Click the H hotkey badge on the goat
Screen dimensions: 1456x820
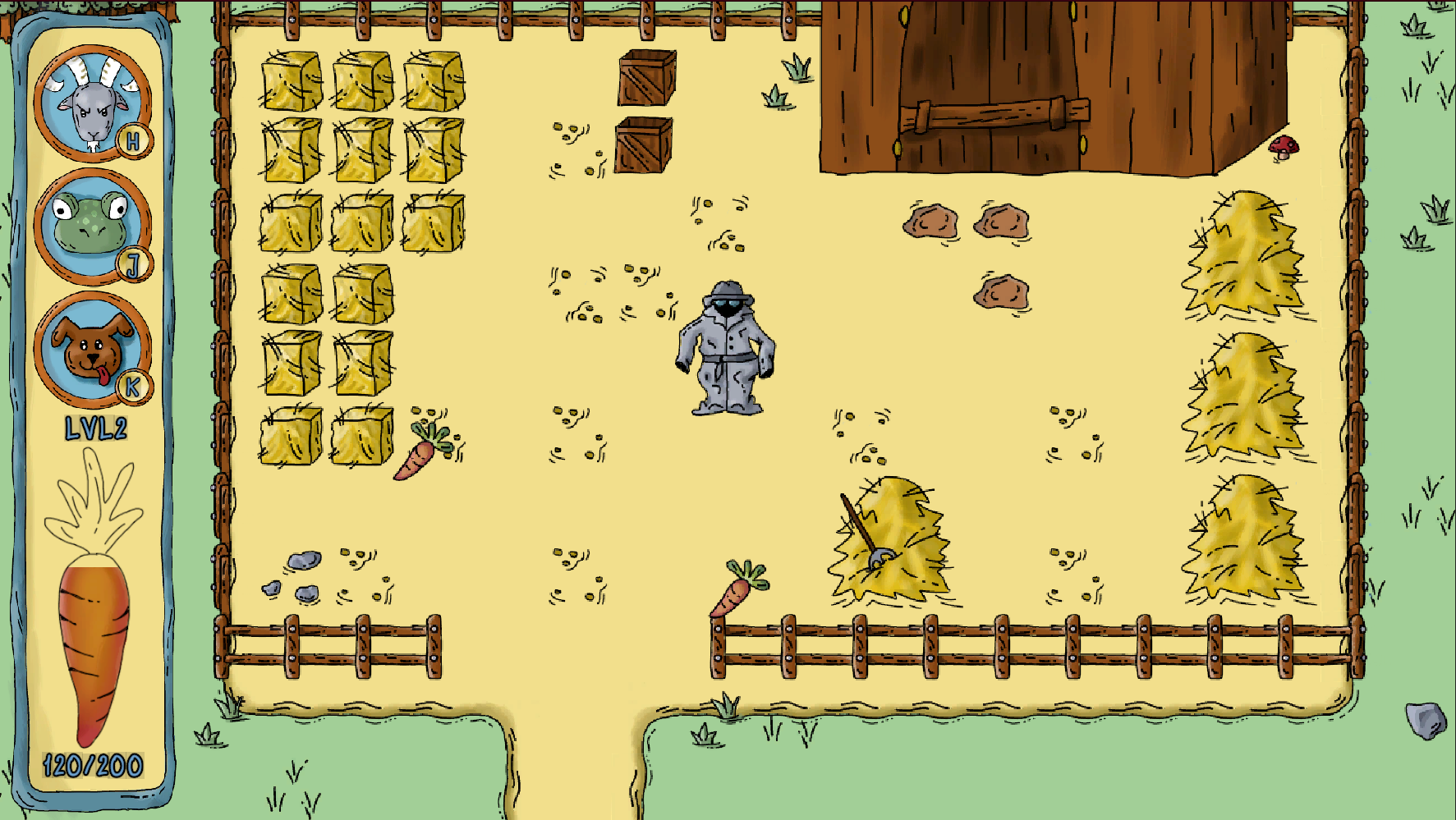[x=134, y=141]
